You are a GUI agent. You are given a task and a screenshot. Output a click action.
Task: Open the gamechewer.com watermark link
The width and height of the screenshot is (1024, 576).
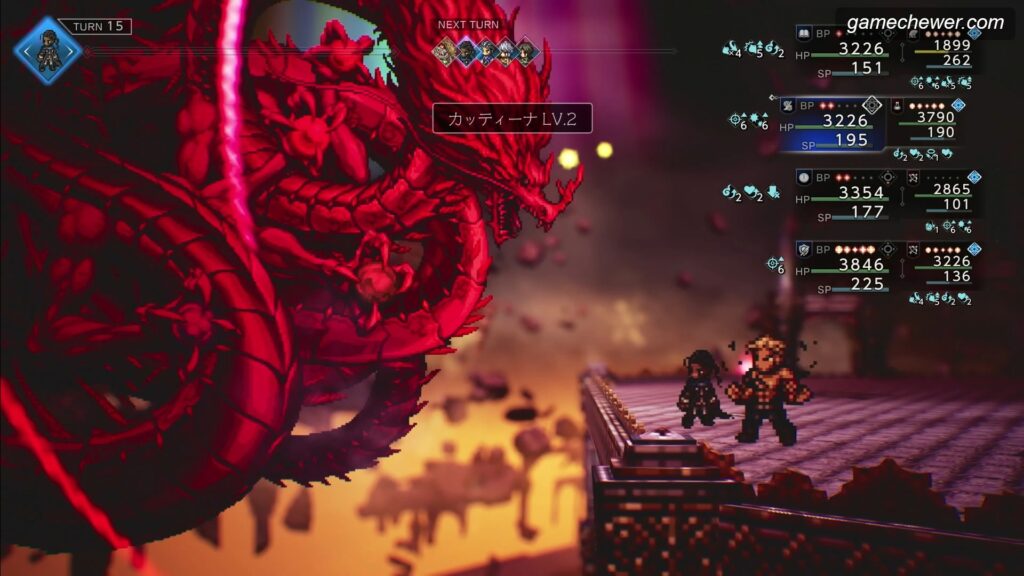coord(925,22)
